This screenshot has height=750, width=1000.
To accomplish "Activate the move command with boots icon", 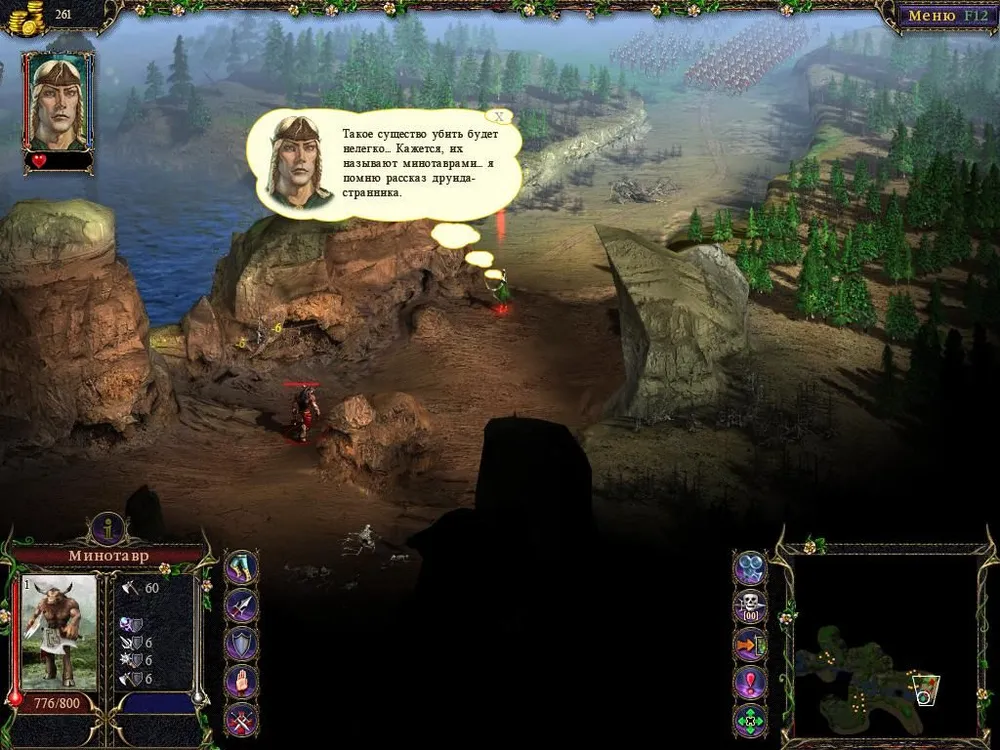I will pos(241,567).
